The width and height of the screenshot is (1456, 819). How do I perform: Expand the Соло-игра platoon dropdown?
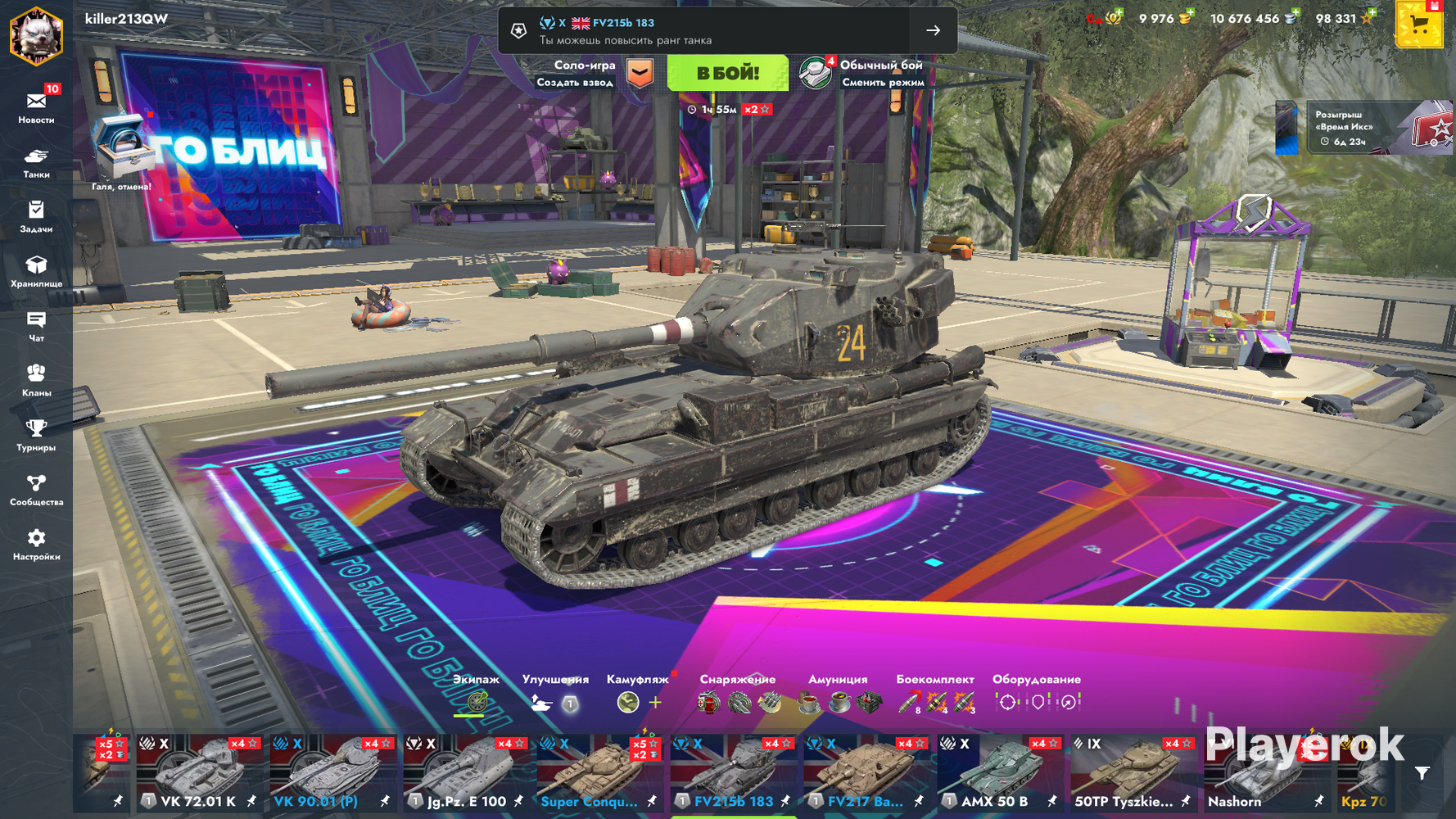pos(640,73)
